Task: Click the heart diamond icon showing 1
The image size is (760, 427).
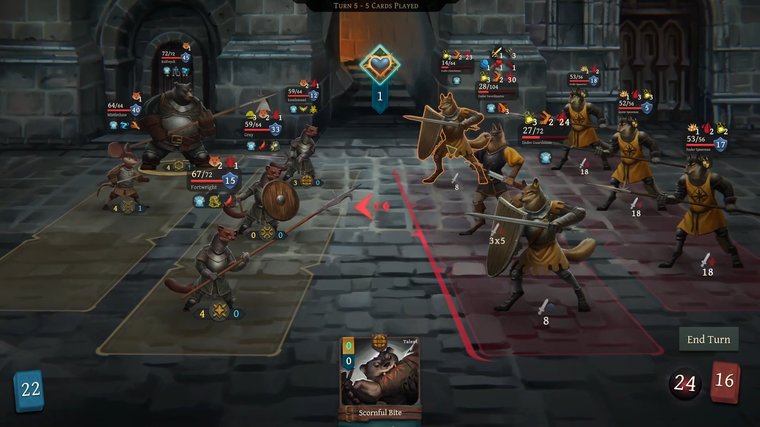Action: pyautogui.click(x=380, y=68)
